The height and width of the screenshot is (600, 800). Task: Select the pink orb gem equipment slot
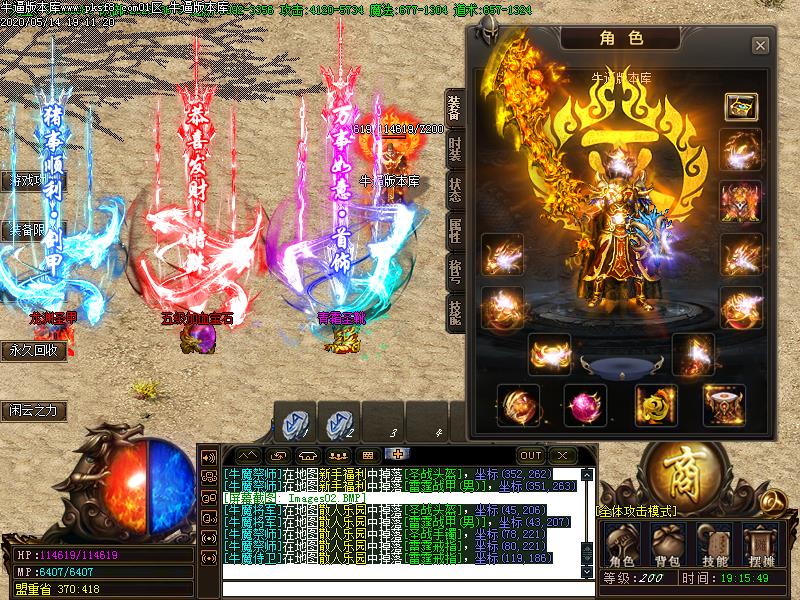tap(585, 406)
